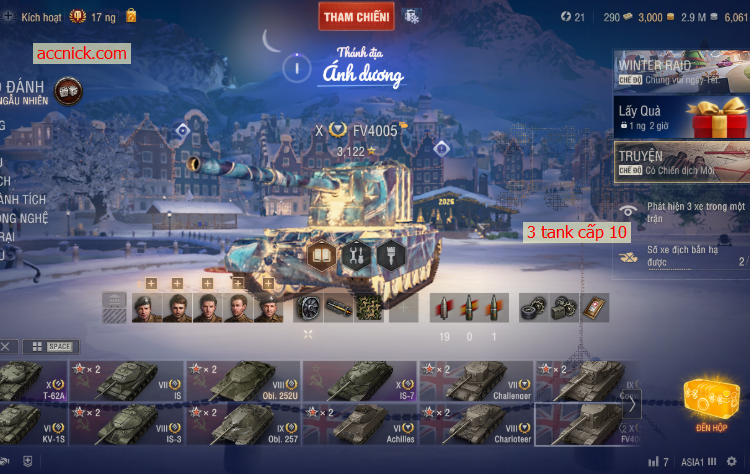The image size is (750, 474).
Task: Open the book field modification icon
Action: coord(323,255)
